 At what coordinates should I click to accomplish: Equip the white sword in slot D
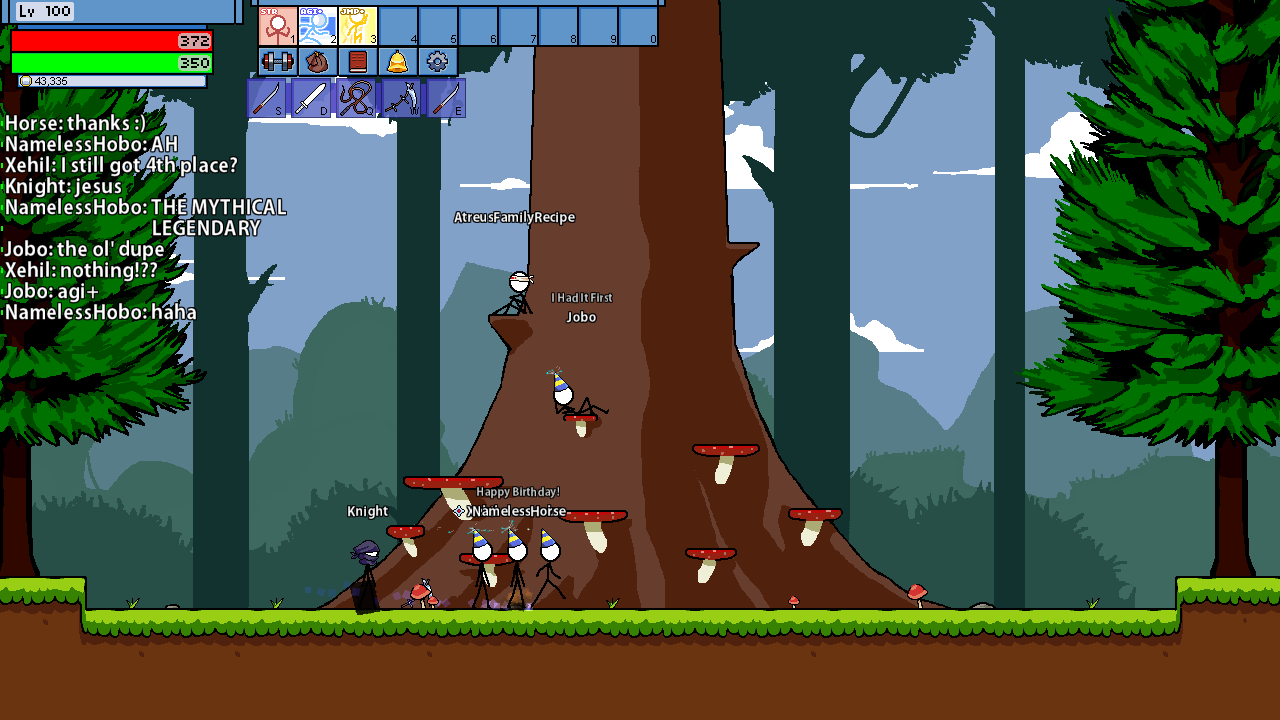[x=311, y=98]
